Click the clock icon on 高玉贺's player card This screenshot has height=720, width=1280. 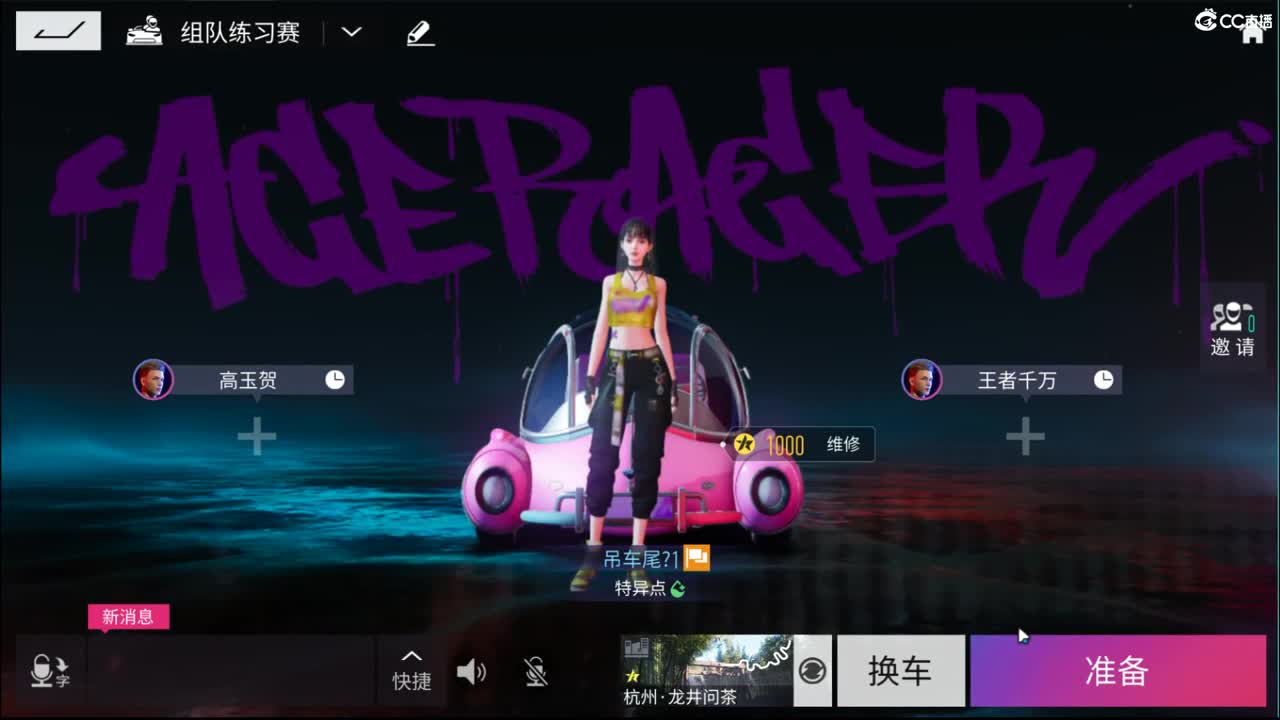336,379
